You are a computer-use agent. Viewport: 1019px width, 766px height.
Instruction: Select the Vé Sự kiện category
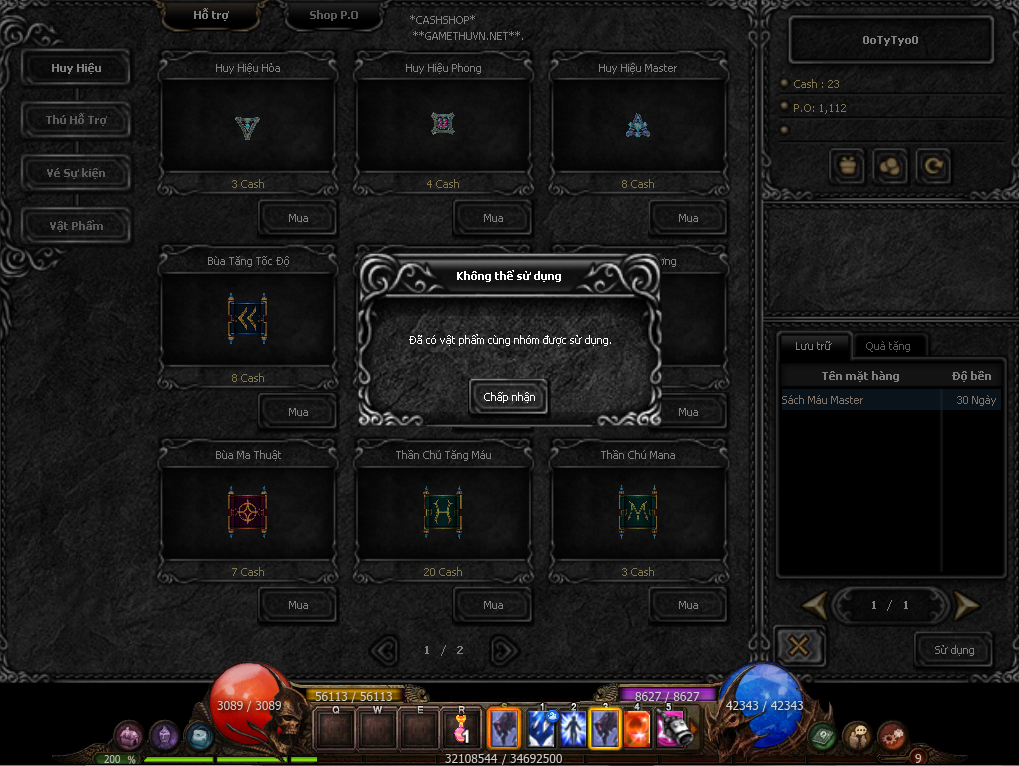[x=76, y=173]
